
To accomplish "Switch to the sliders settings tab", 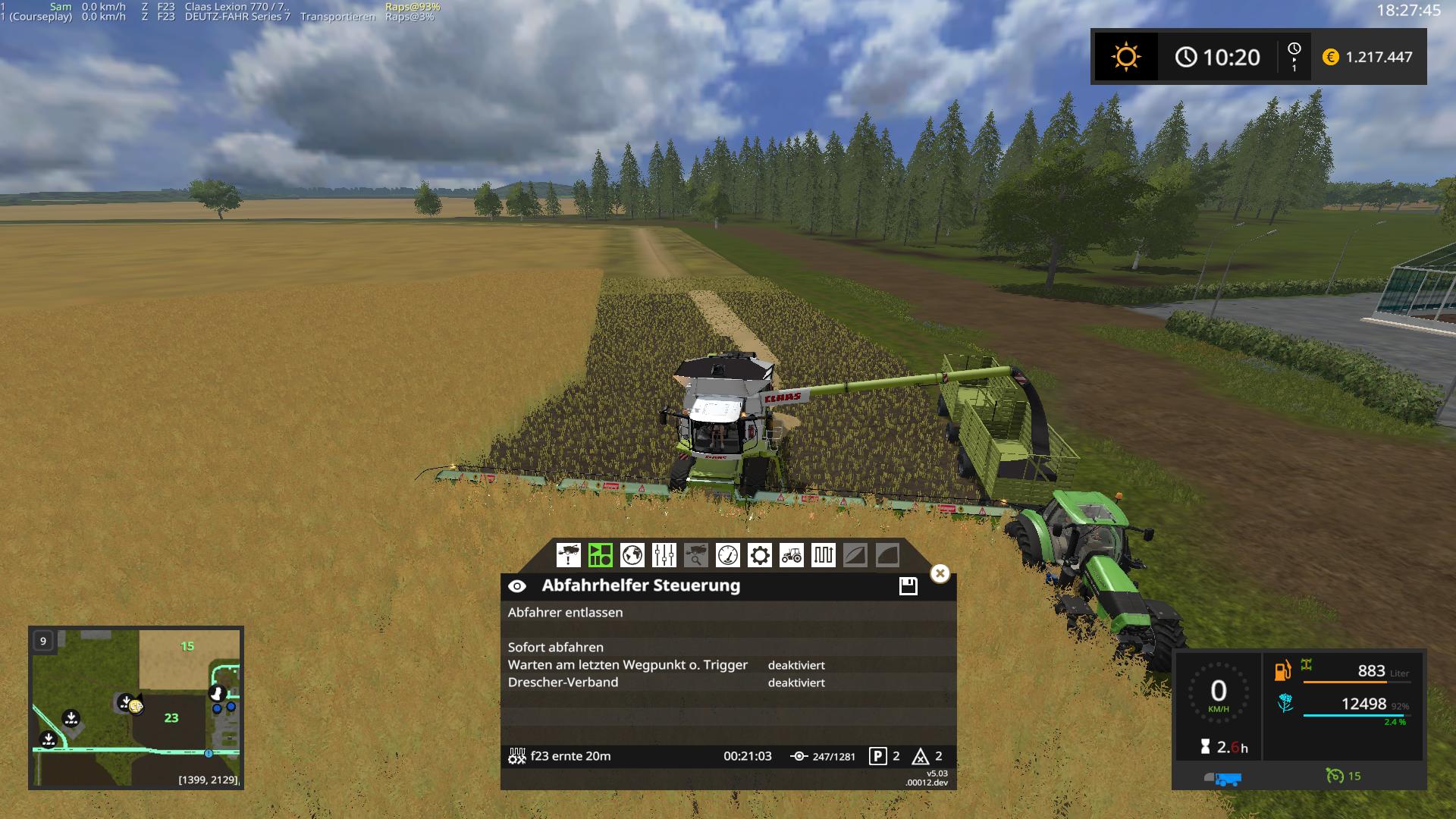I will (x=664, y=555).
